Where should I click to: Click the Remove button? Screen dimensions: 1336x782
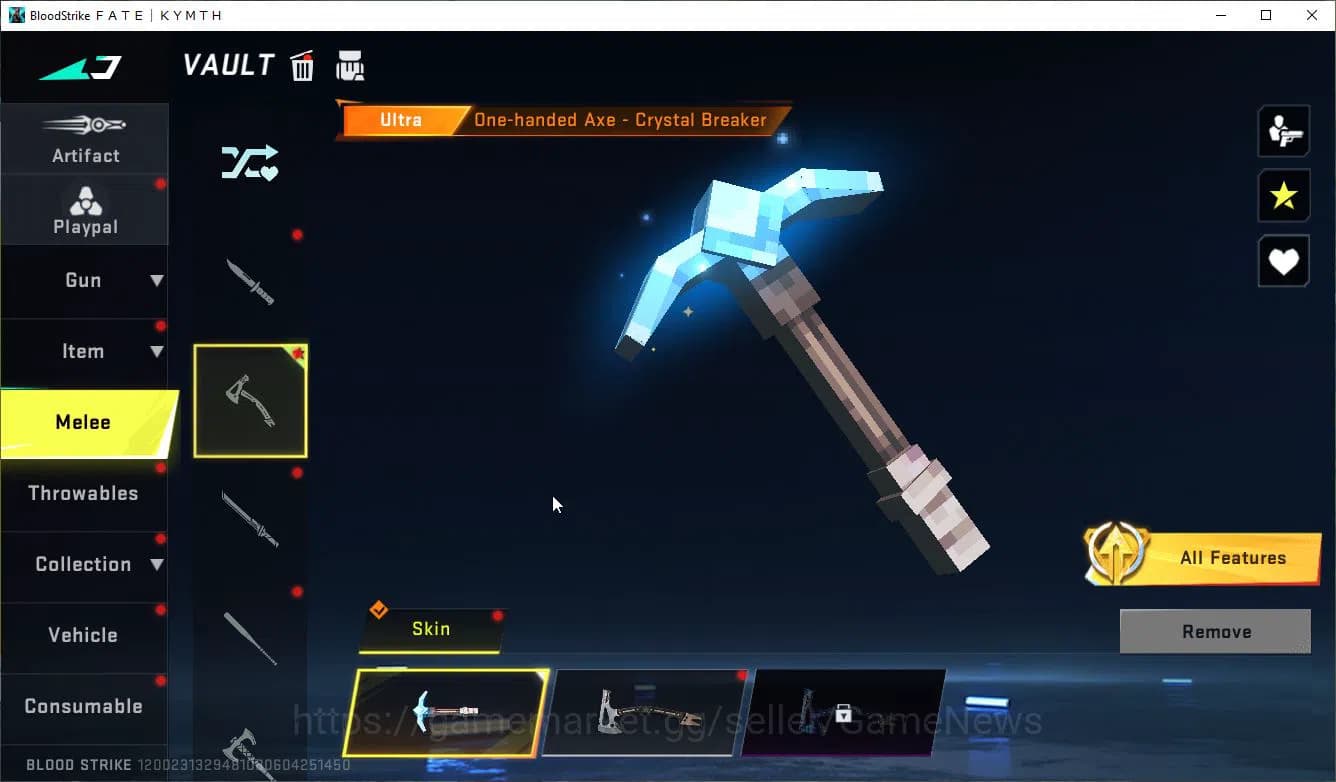coord(1215,631)
